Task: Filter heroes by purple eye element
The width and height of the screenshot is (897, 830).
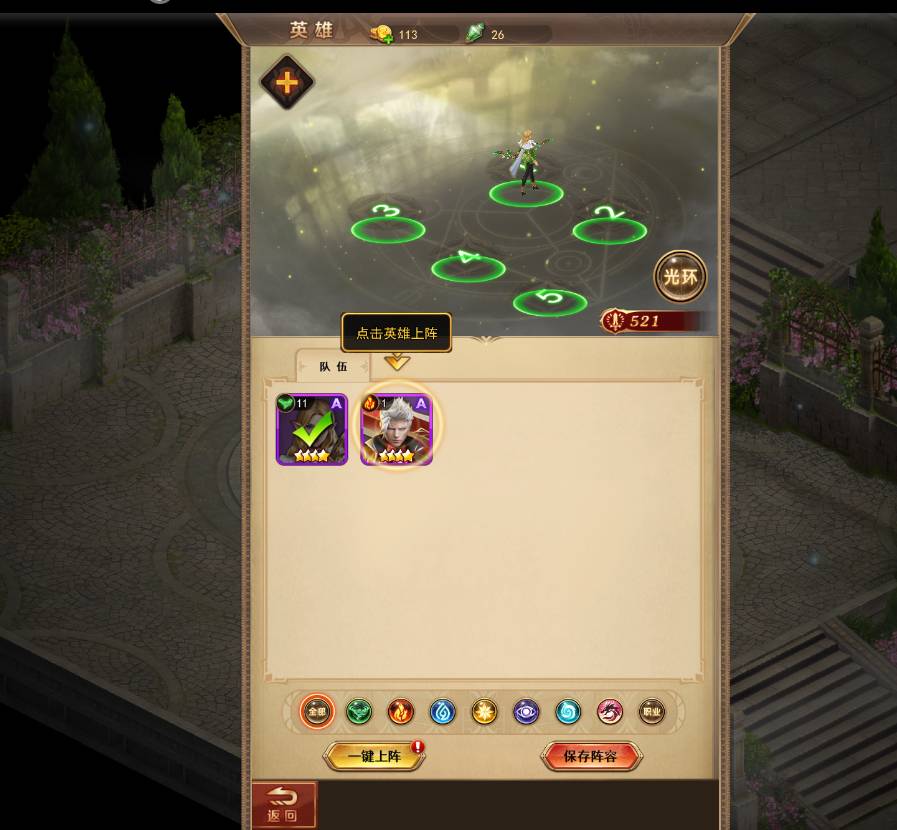Action: tap(526, 712)
